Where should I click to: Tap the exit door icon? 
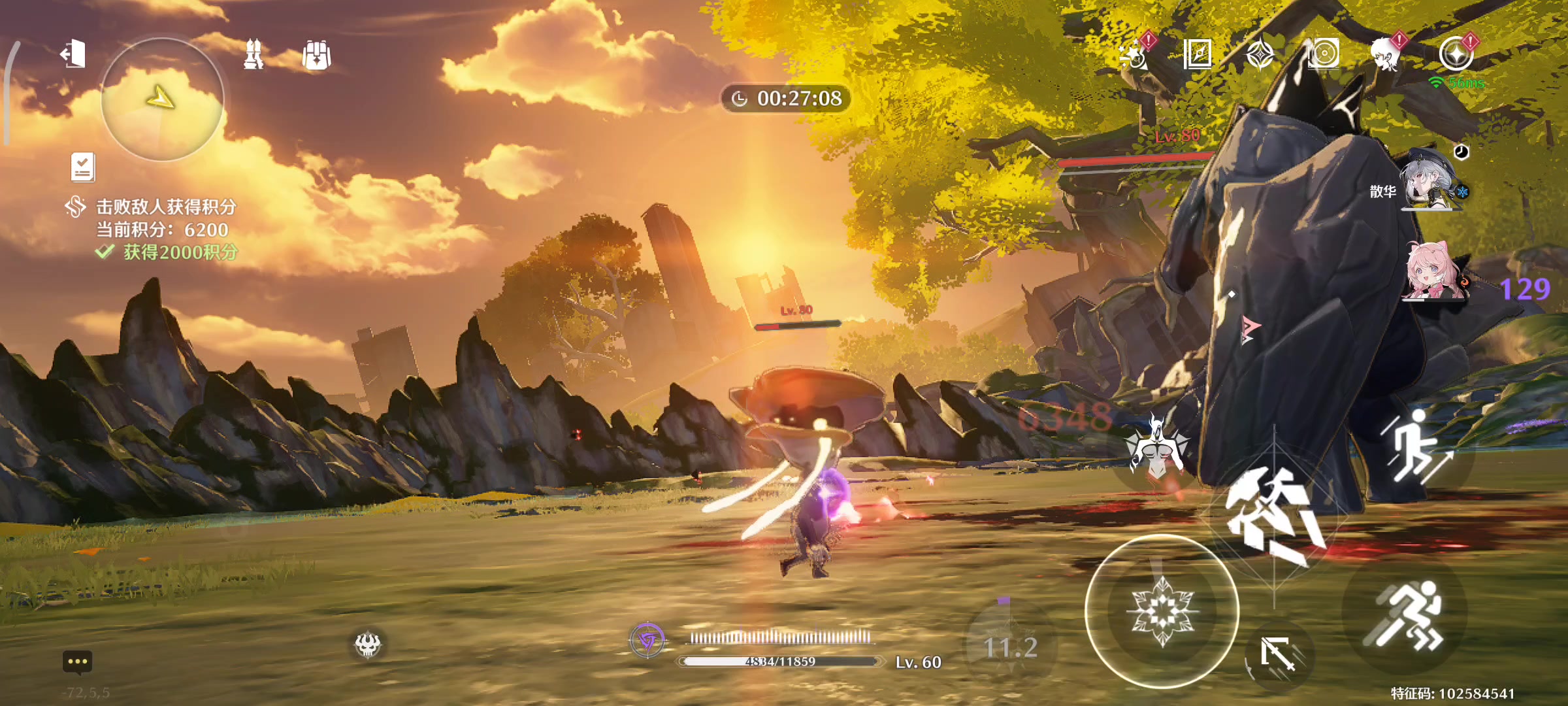tap(73, 54)
